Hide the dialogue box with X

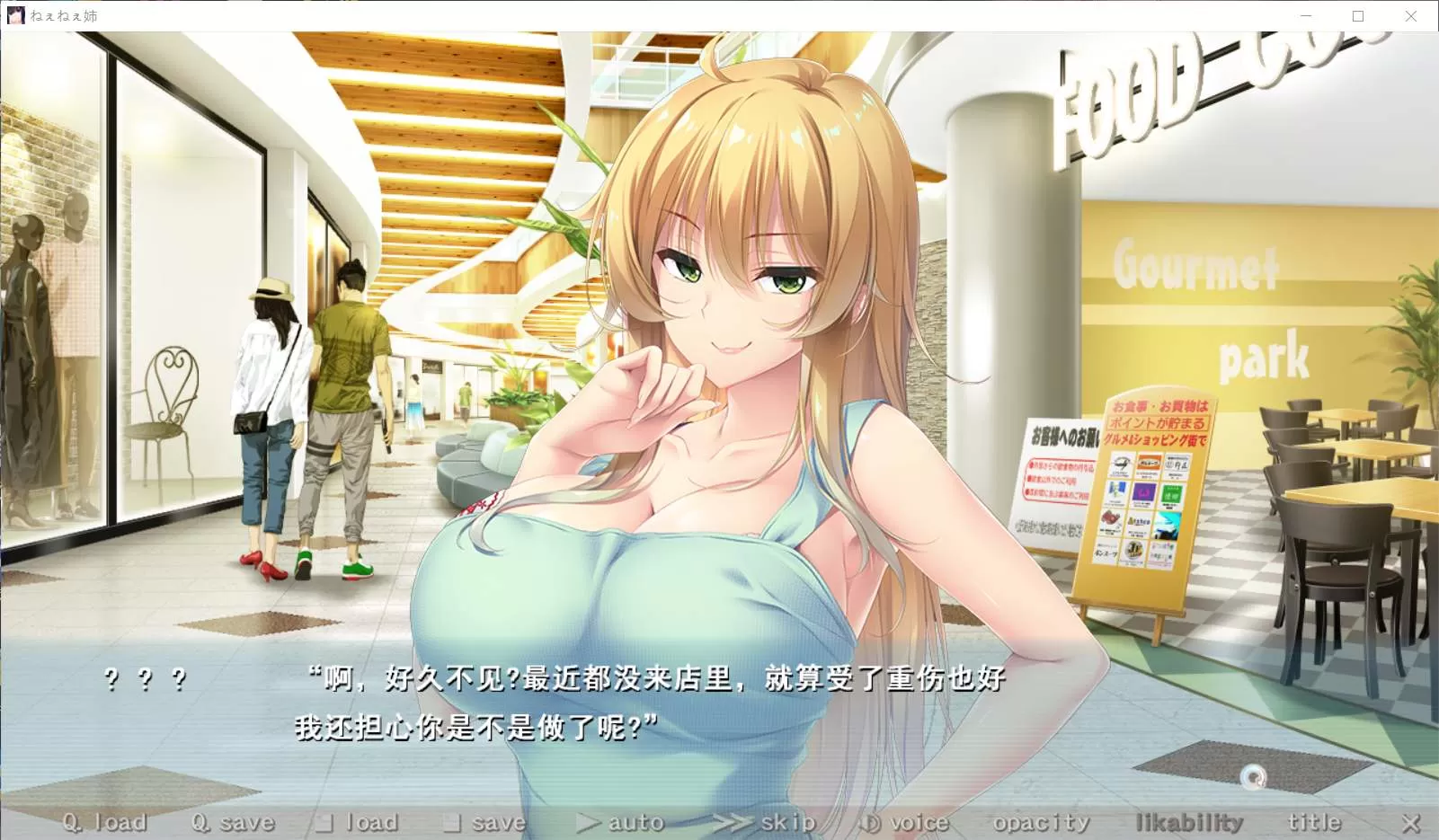click(x=1411, y=823)
